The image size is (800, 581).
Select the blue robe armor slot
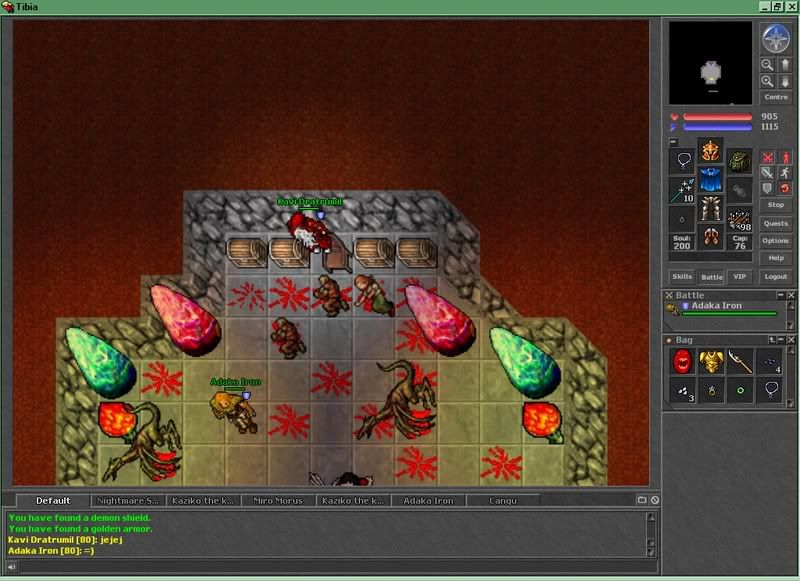click(x=710, y=181)
